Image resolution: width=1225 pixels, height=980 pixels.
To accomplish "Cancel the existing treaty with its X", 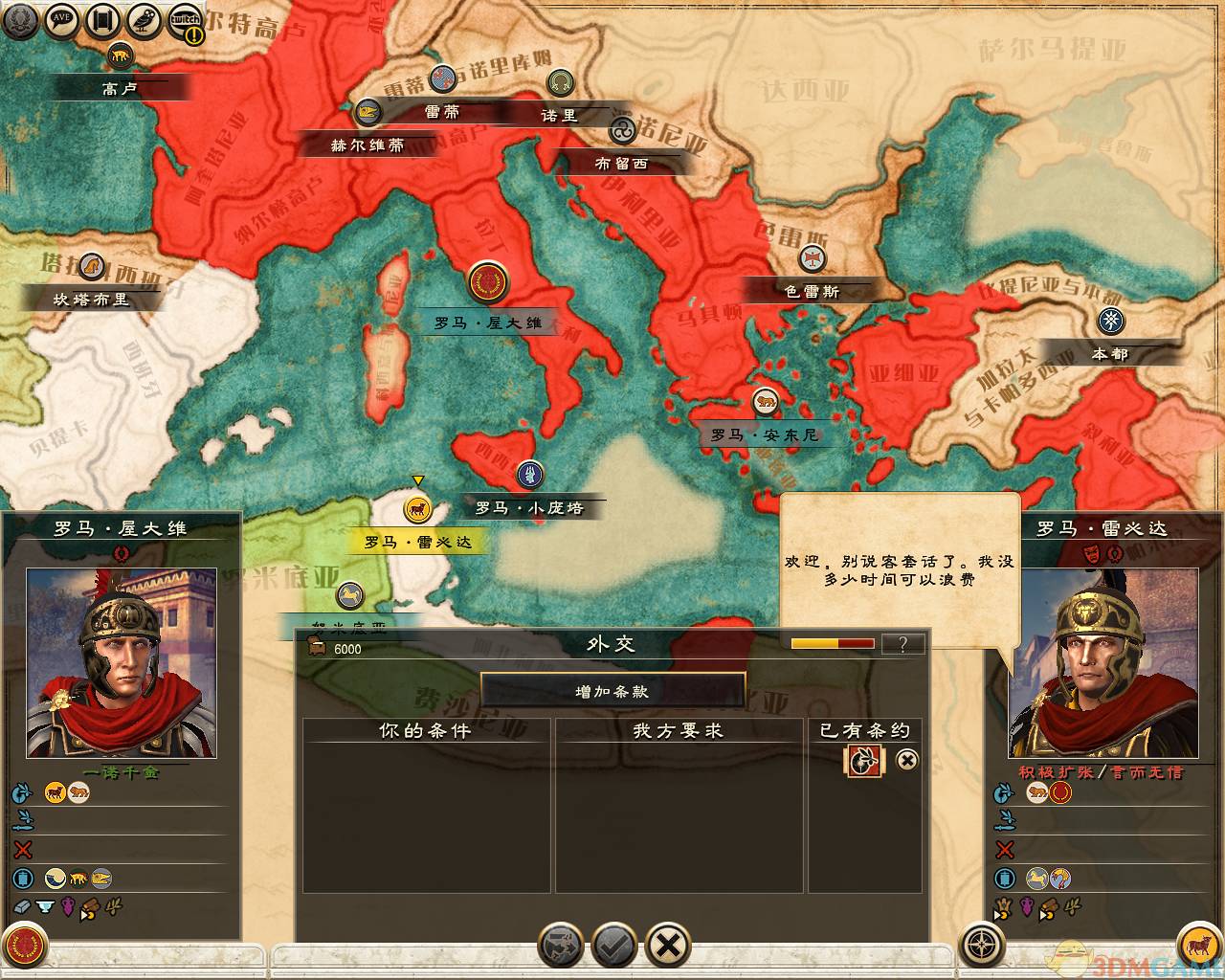I will (x=906, y=760).
